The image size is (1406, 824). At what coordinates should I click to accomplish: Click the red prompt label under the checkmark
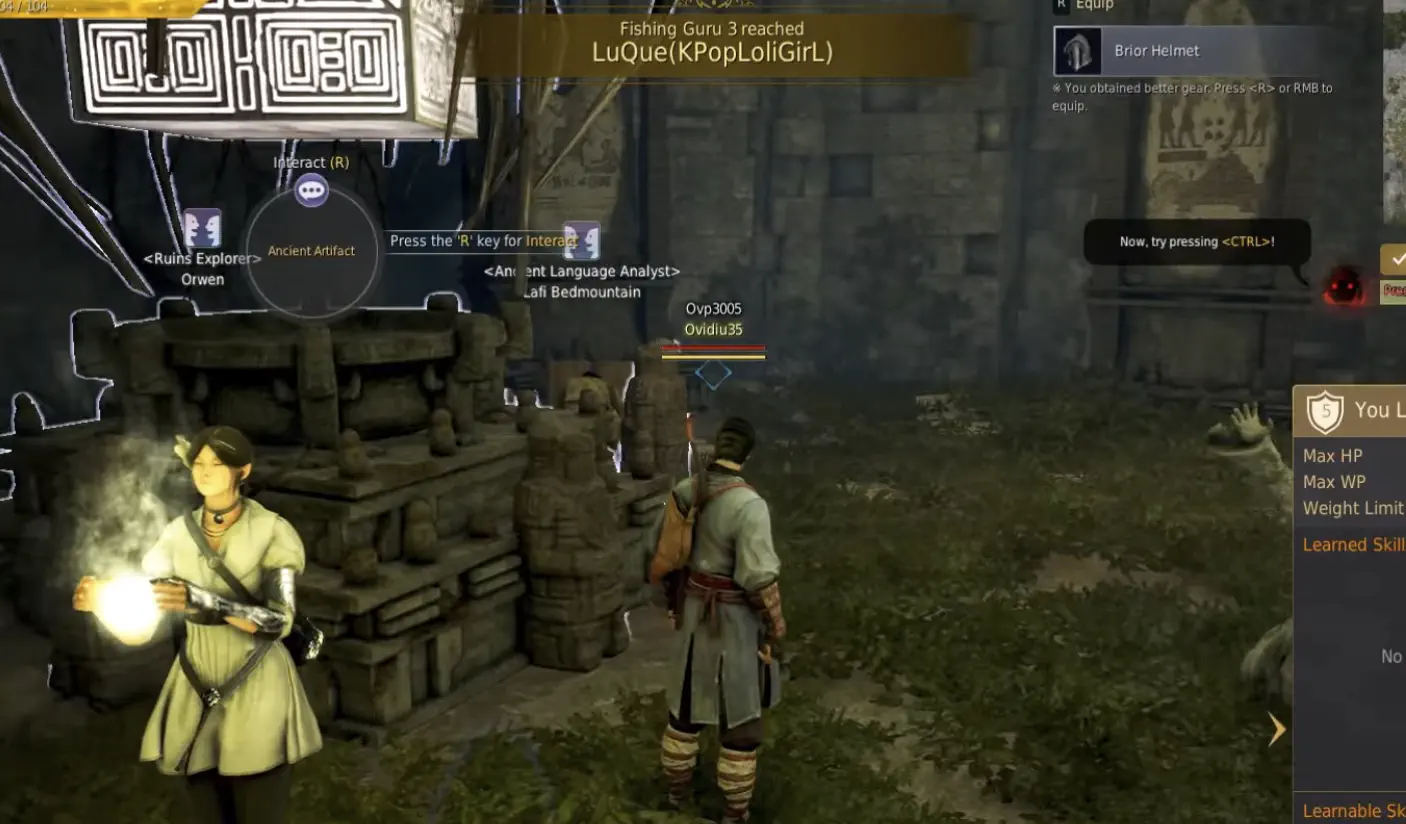click(x=1397, y=292)
